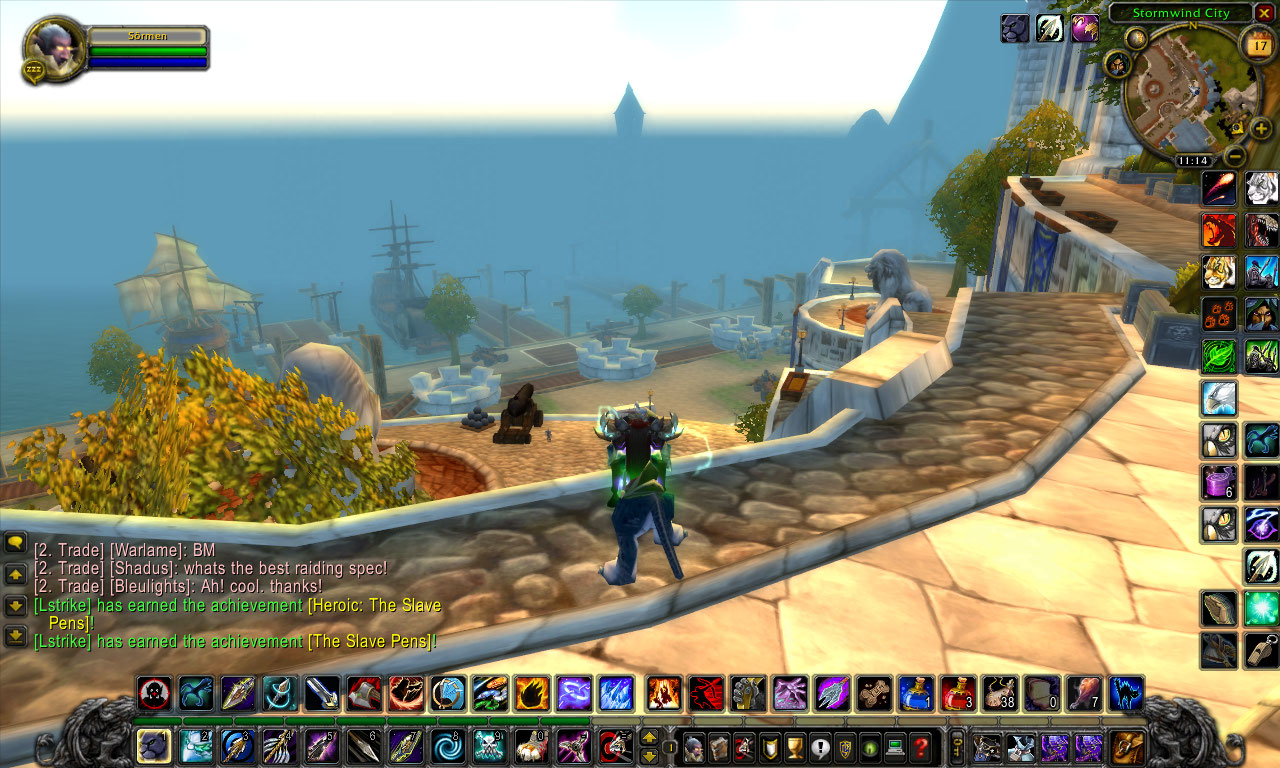Screen dimensions: 1280x768
Task: Open the main backpack bag
Action: 1129,747
